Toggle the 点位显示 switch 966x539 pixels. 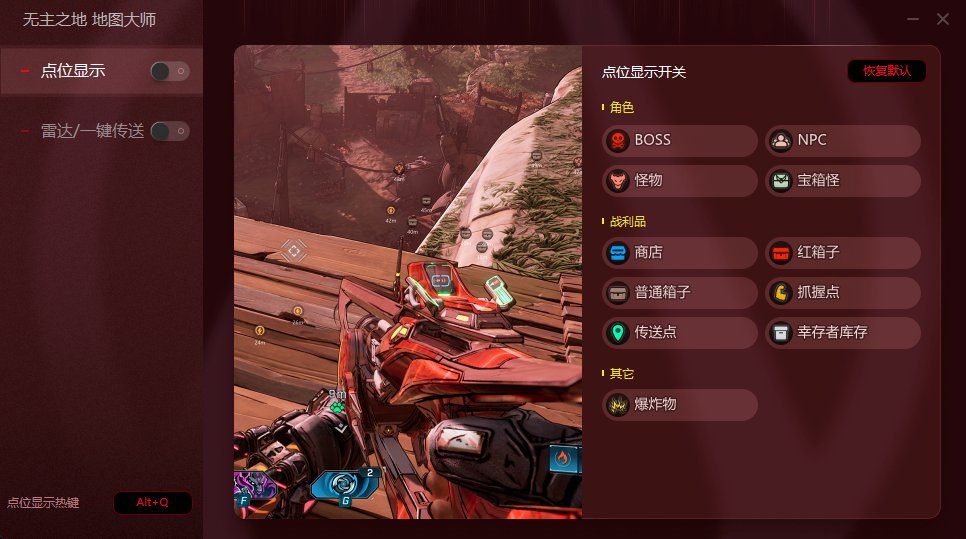(x=169, y=71)
